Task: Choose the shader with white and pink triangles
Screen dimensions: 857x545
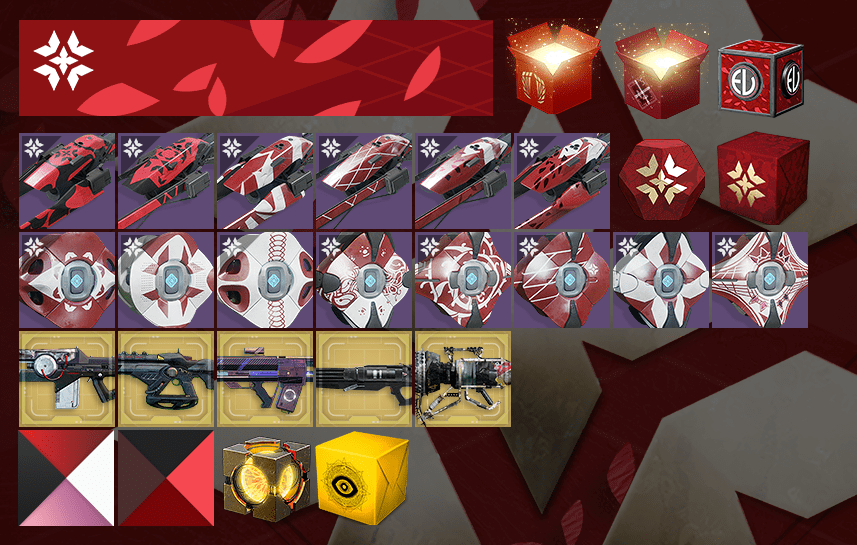Action: click(66, 478)
